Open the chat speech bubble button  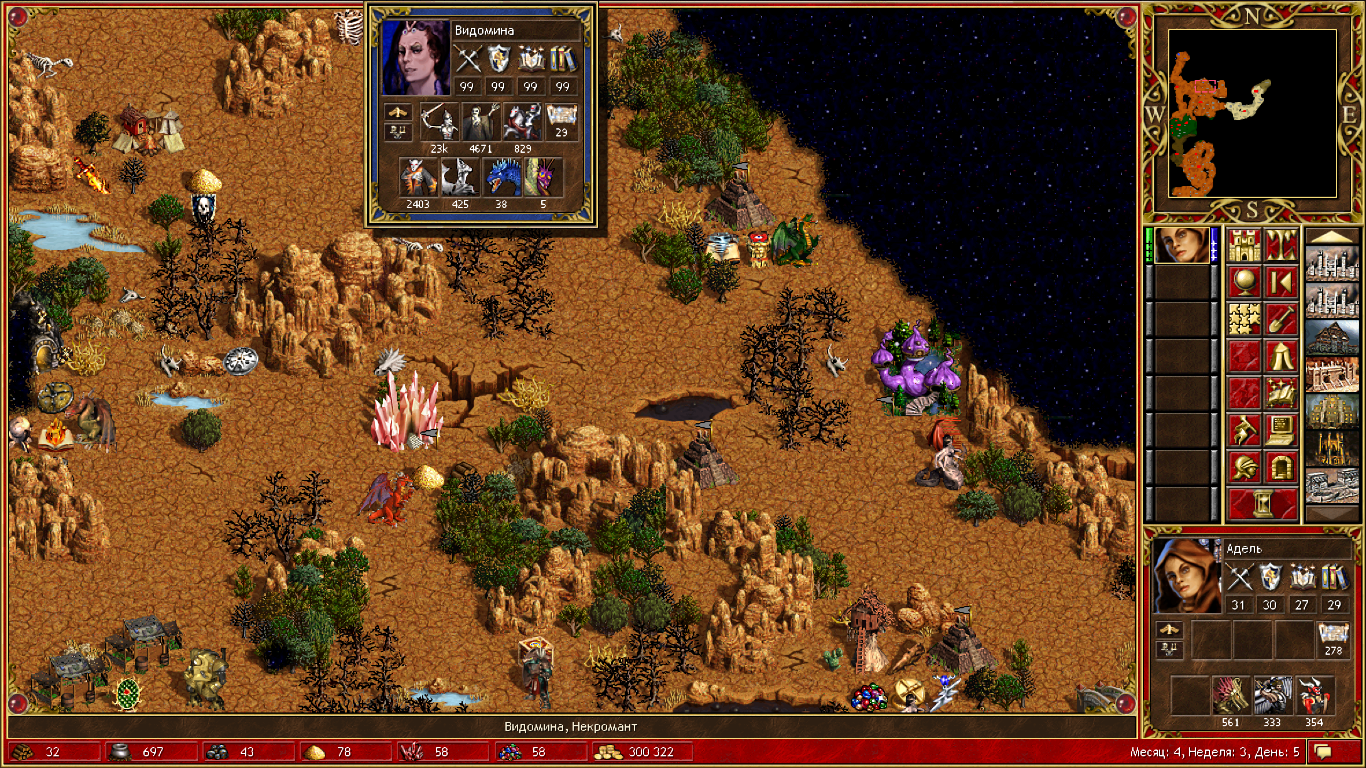coord(1323,751)
